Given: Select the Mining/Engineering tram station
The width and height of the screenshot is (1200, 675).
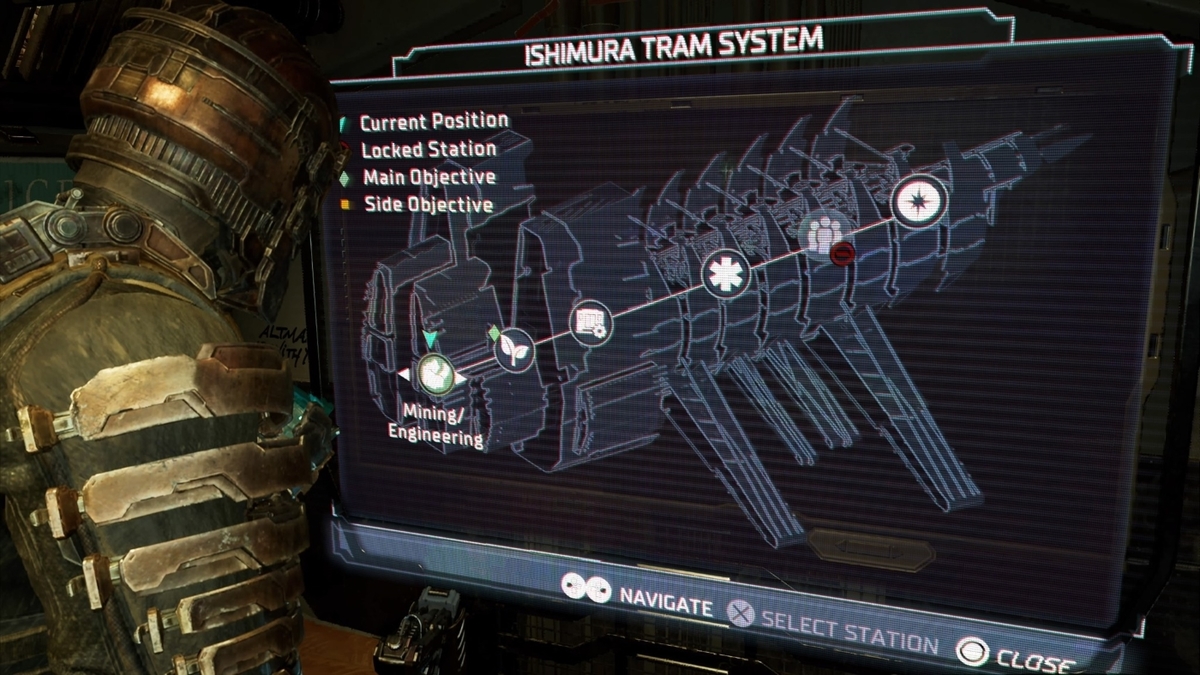Looking at the screenshot, I should pyautogui.click(x=435, y=375).
